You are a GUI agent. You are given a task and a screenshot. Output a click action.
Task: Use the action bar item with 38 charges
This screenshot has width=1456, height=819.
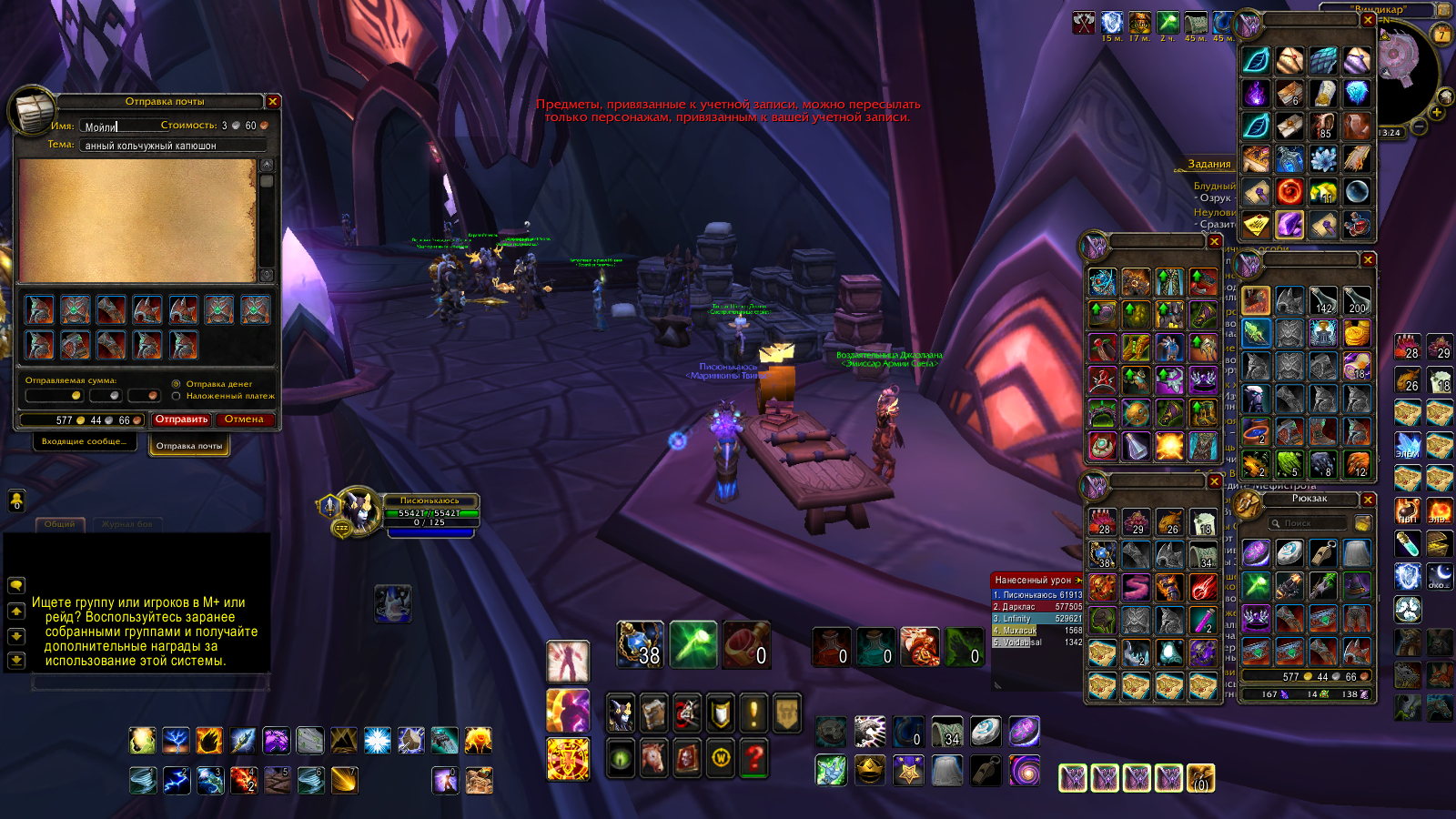[x=640, y=644]
